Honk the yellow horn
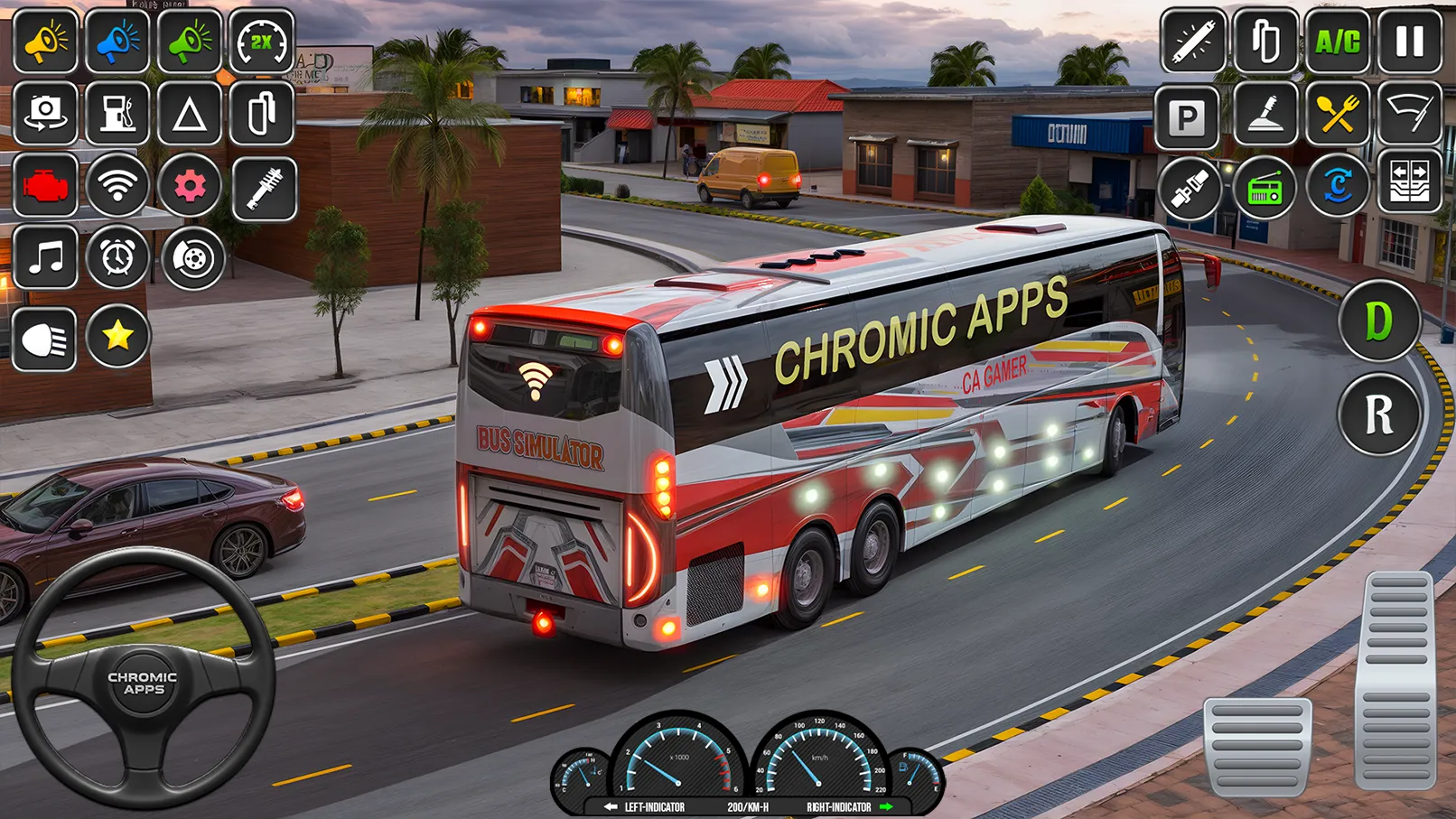This screenshot has width=1456, height=819. 45,41
